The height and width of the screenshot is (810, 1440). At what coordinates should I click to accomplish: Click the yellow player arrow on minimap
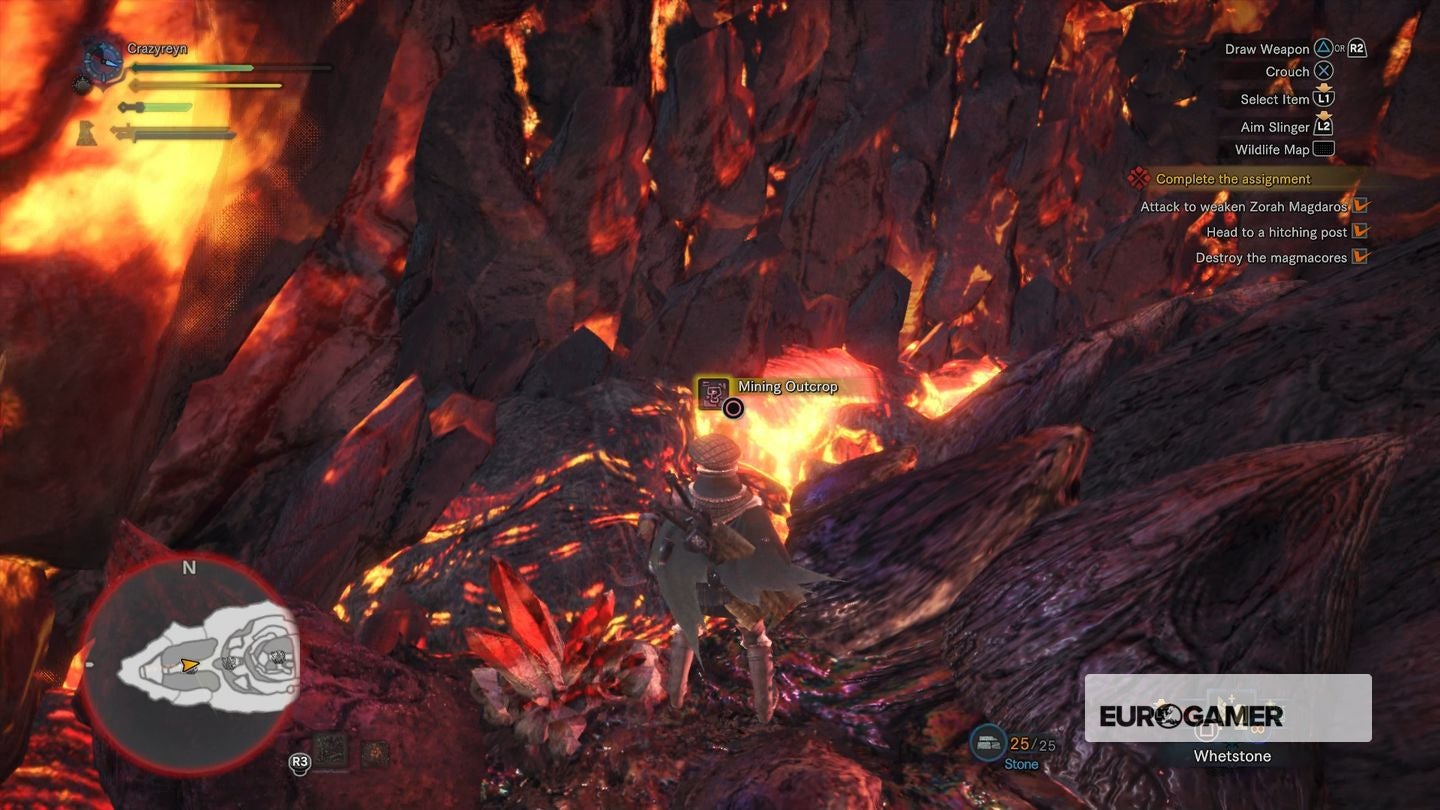tap(188, 664)
